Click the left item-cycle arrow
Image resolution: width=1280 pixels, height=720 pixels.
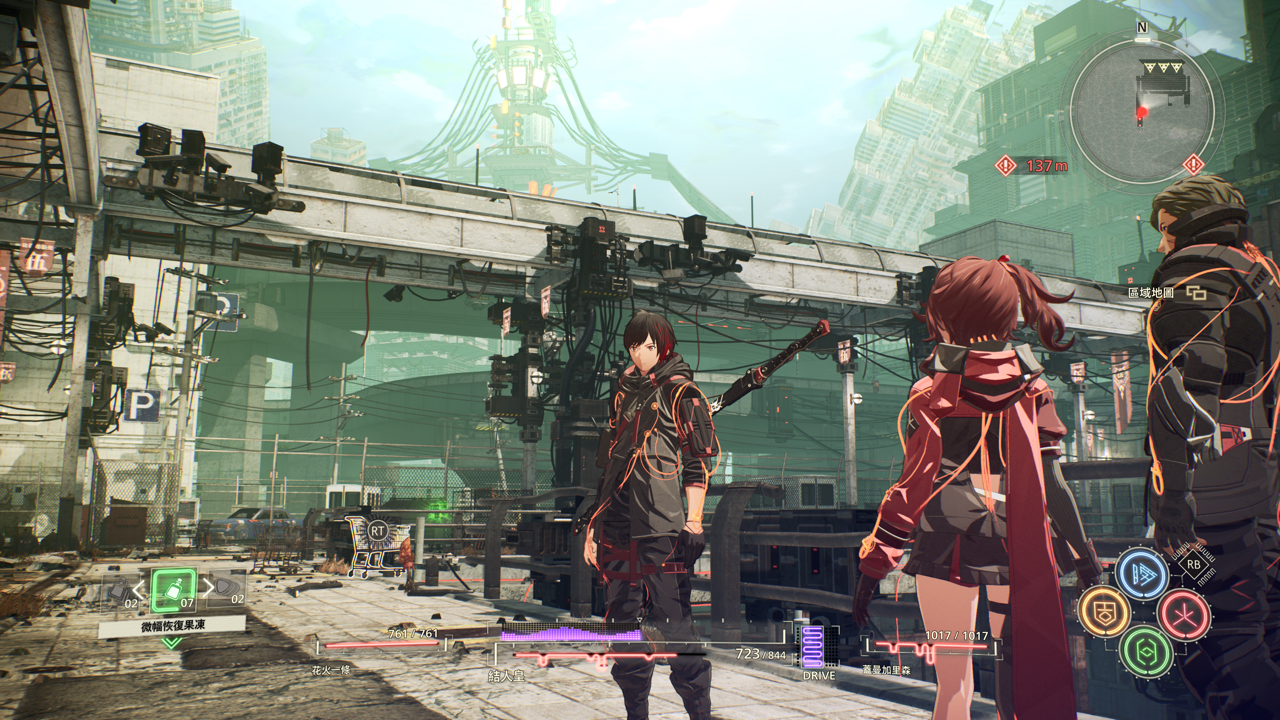pos(139,589)
